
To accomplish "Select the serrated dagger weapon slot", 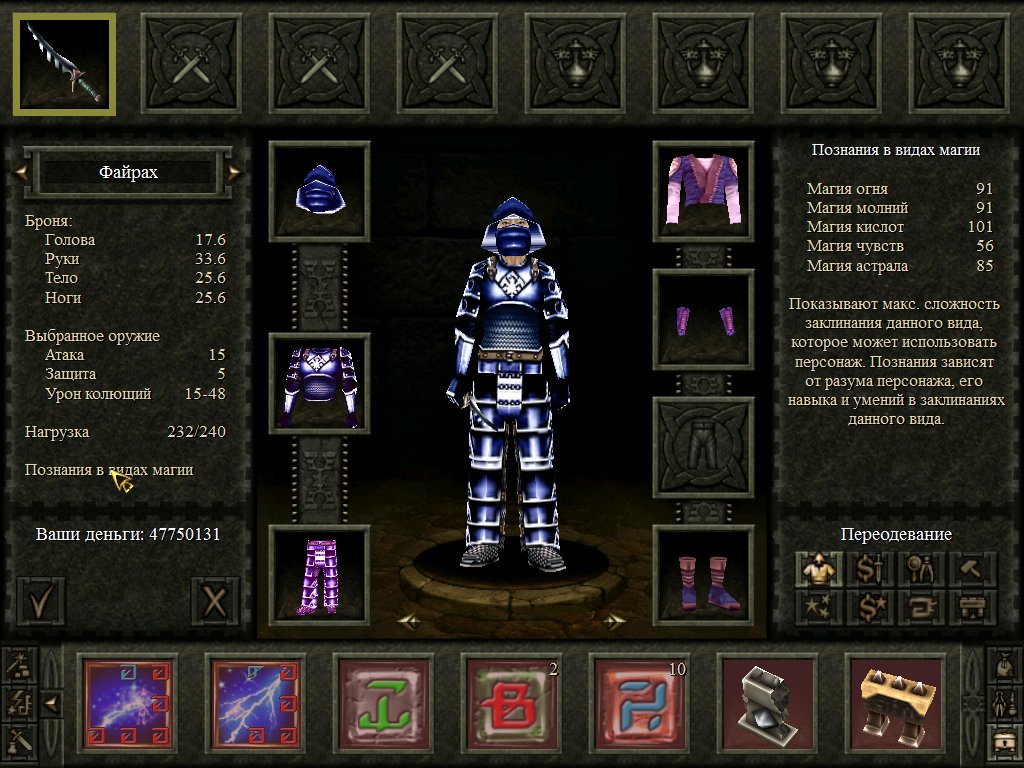I will (63, 63).
